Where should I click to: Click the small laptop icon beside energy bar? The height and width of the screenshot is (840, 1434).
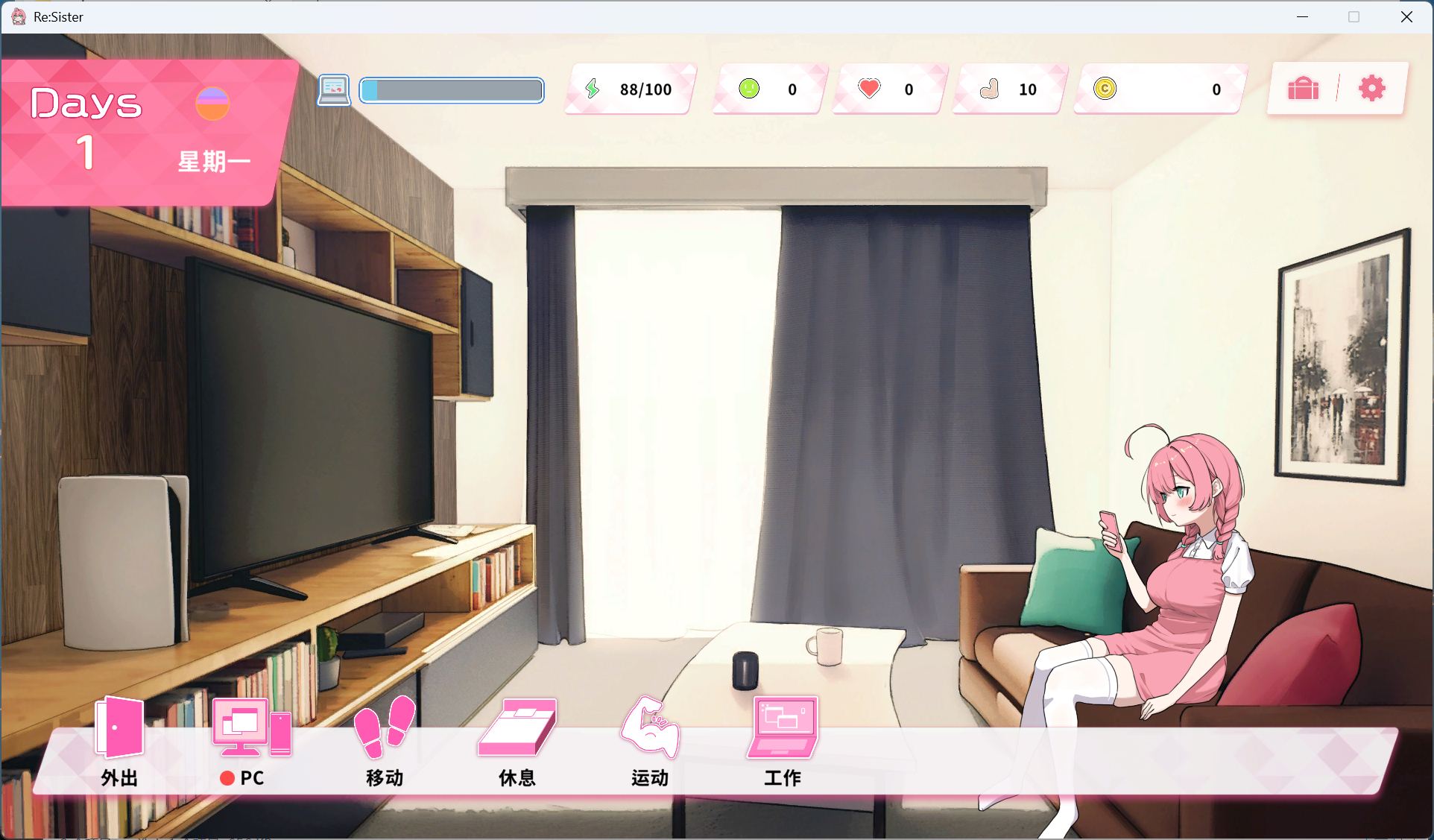tap(334, 90)
